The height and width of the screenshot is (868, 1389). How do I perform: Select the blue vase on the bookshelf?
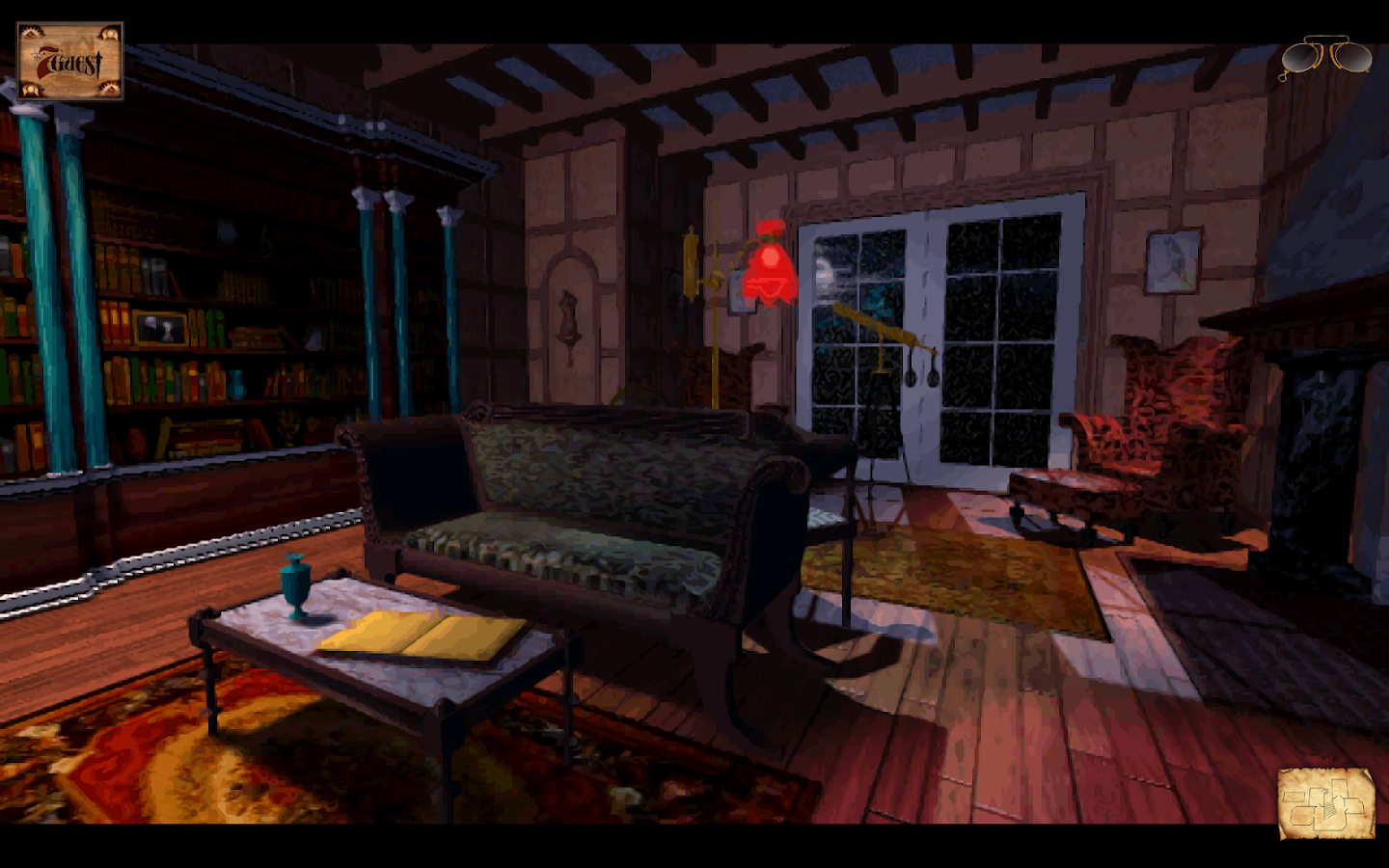[236, 384]
